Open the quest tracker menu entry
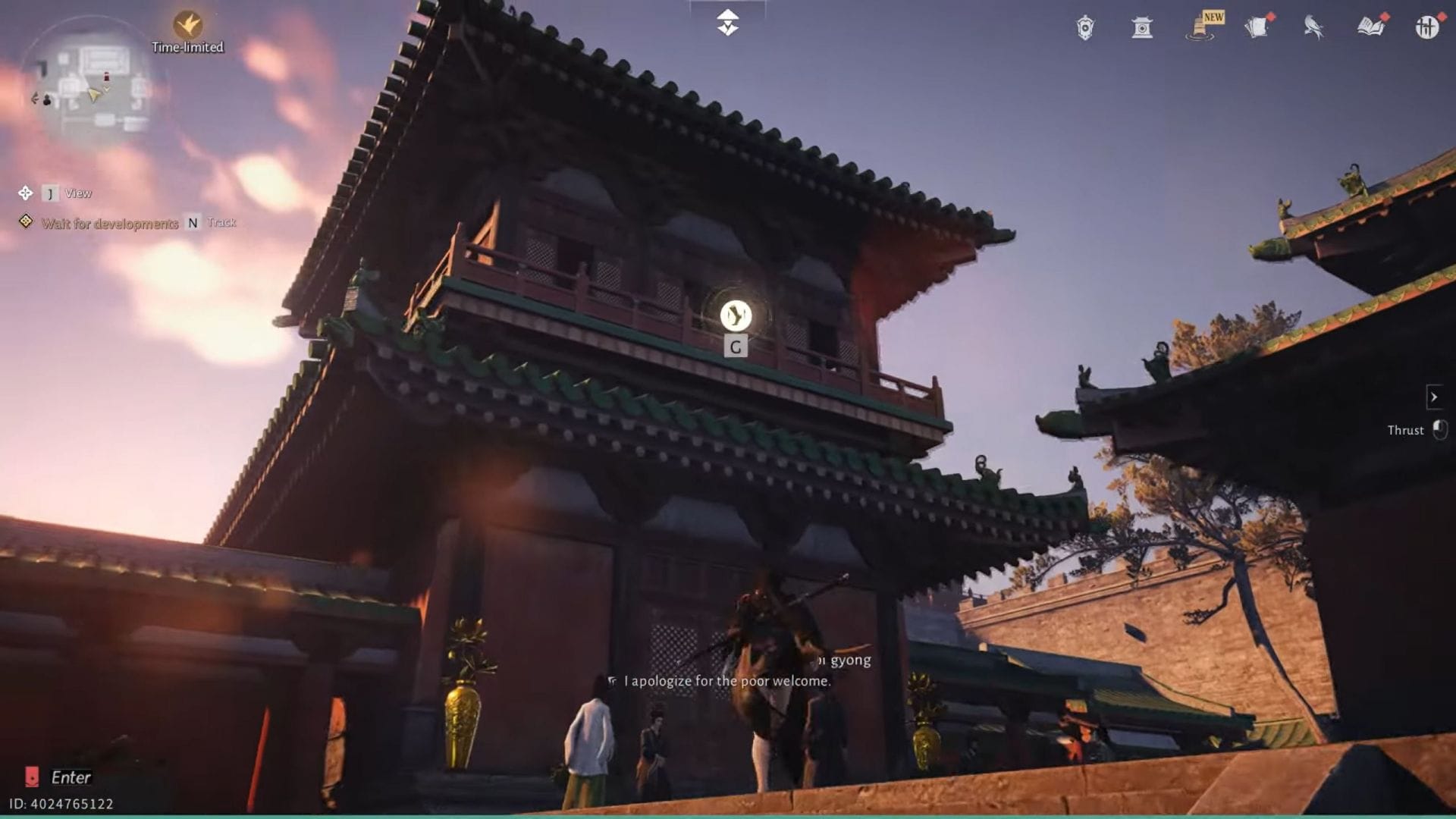Image resolution: width=1456 pixels, height=819 pixels. pos(110,222)
